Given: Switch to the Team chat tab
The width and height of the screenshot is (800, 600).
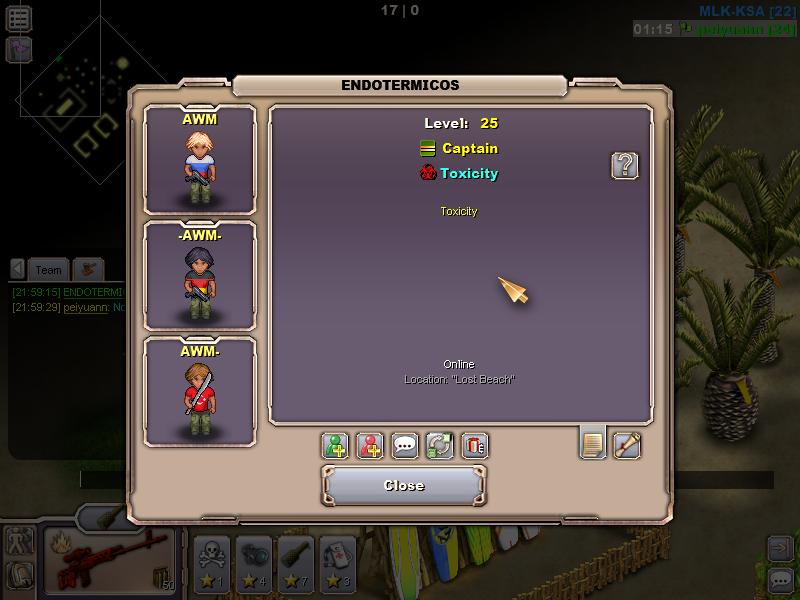Looking at the screenshot, I should [x=48, y=269].
